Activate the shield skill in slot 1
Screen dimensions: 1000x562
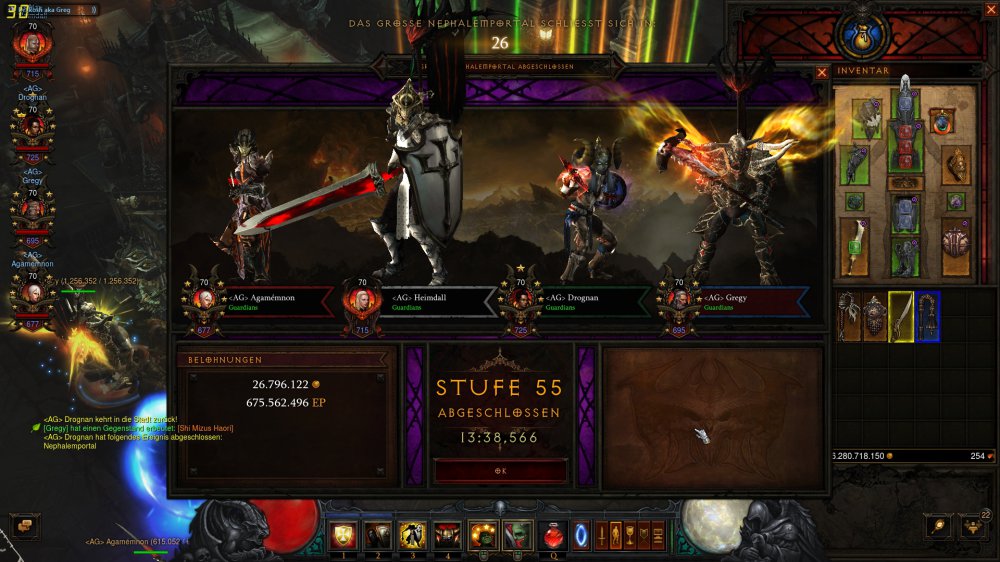coord(344,535)
